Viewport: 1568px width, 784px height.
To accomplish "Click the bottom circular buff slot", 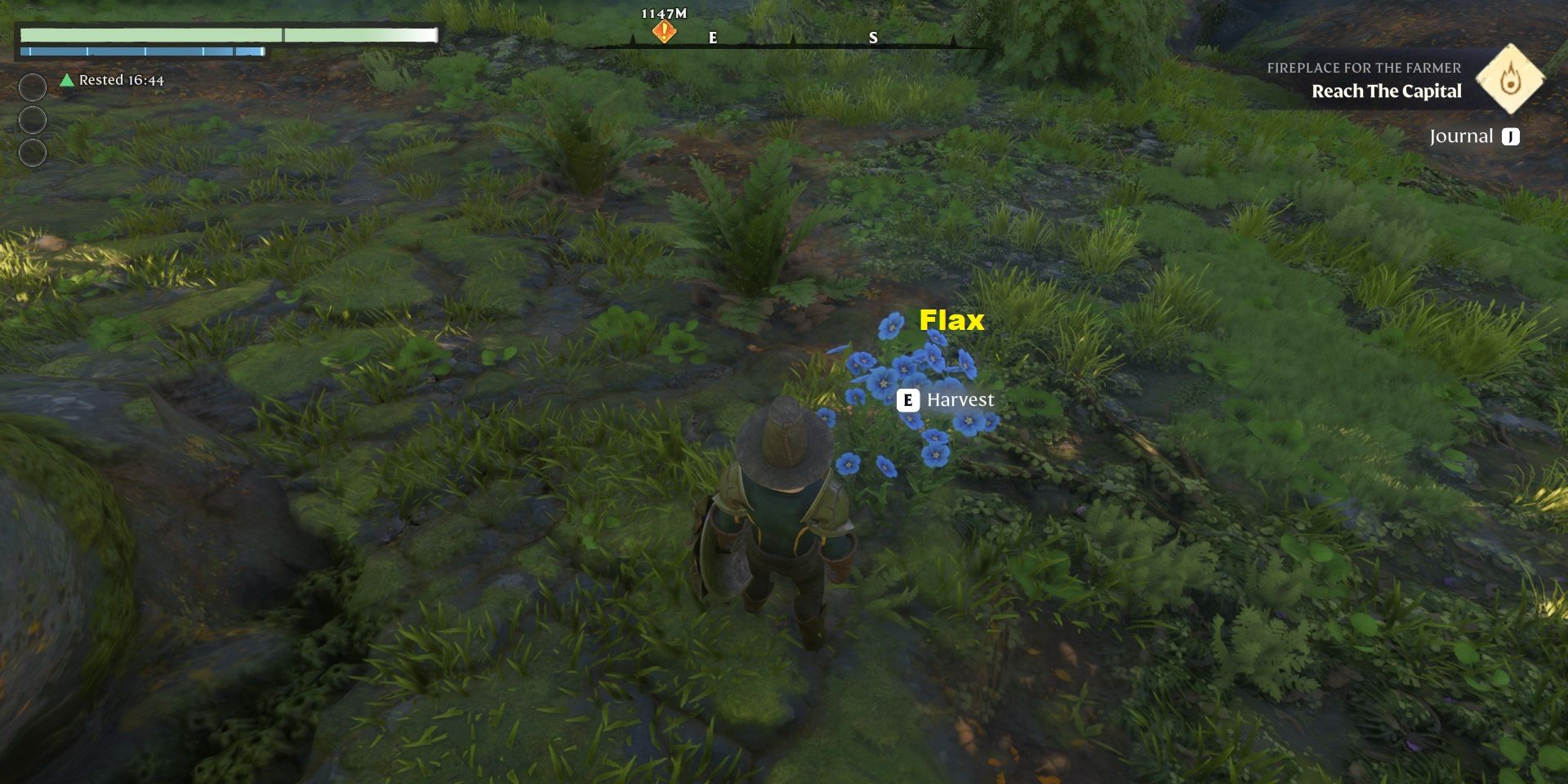I will pyautogui.click(x=31, y=152).
